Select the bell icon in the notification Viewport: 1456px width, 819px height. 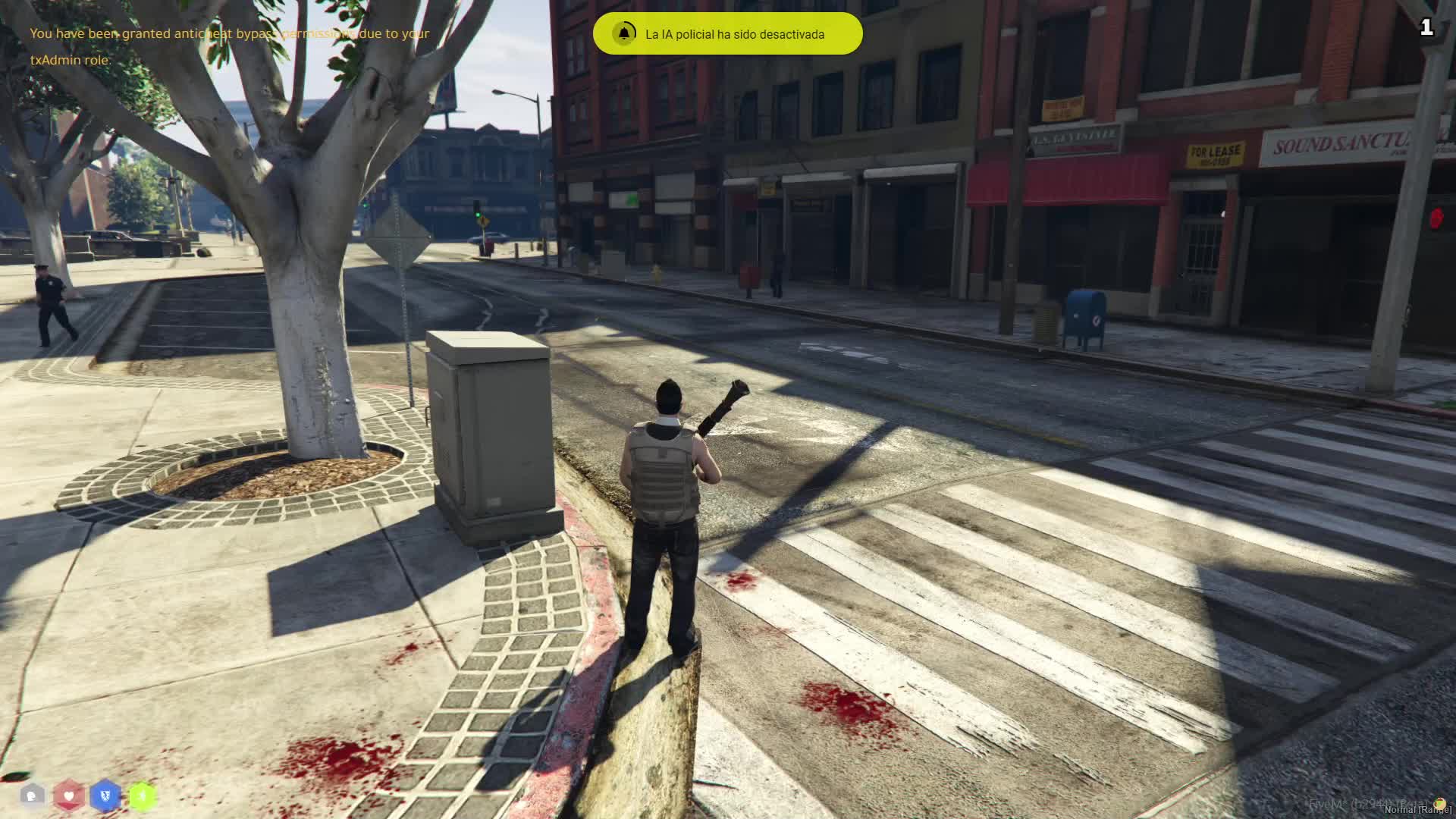click(x=625, y=34)
